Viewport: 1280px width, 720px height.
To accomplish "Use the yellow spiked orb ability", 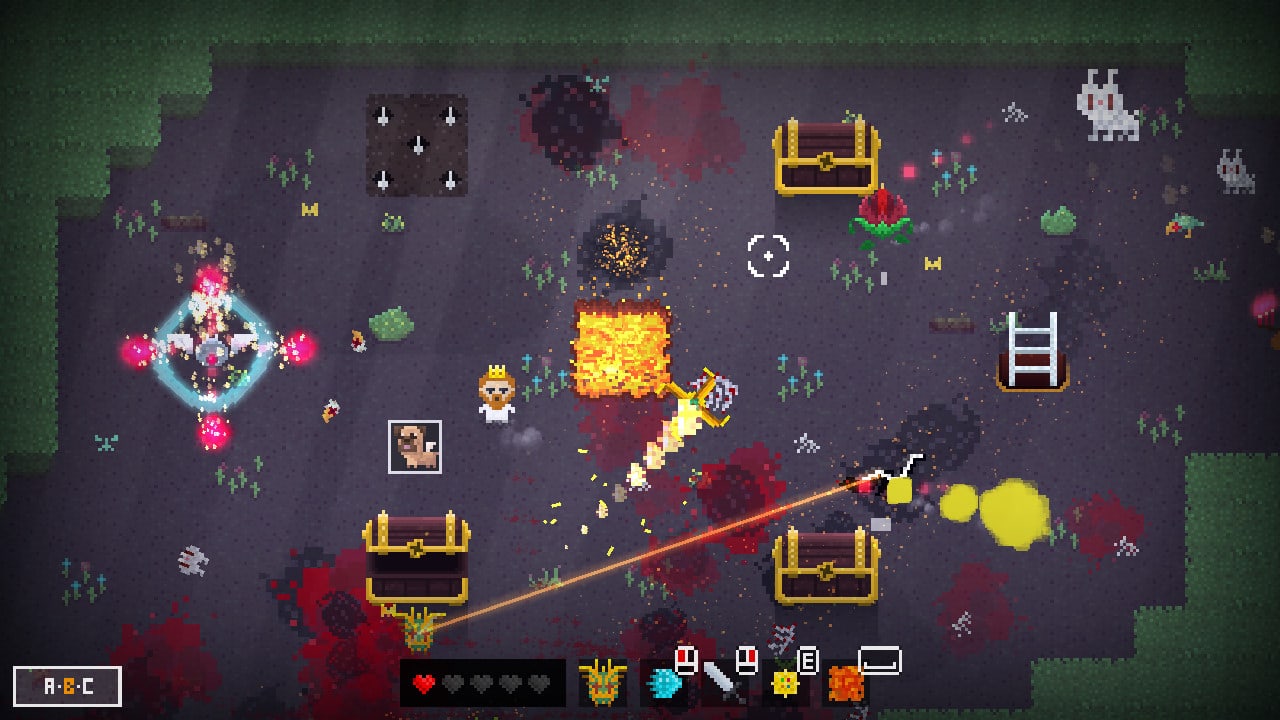I will tap(785, 684).
